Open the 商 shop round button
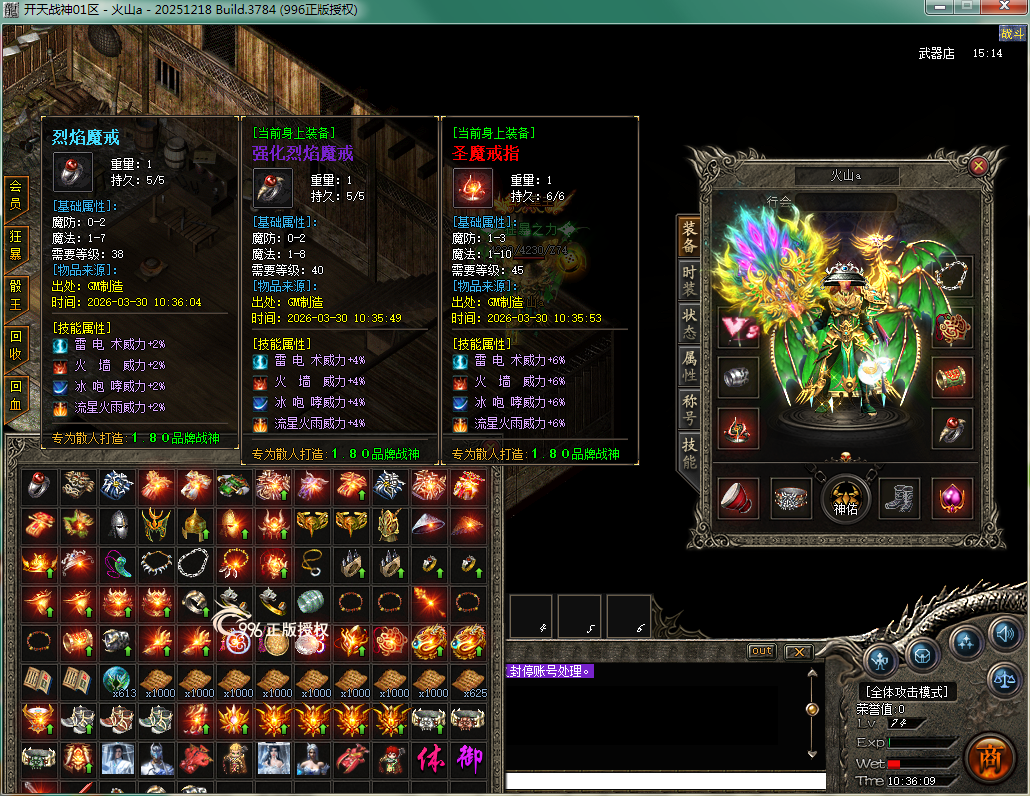Image resolution: width=1030 pixels, height=796 pixels. [x=989, y=758]
